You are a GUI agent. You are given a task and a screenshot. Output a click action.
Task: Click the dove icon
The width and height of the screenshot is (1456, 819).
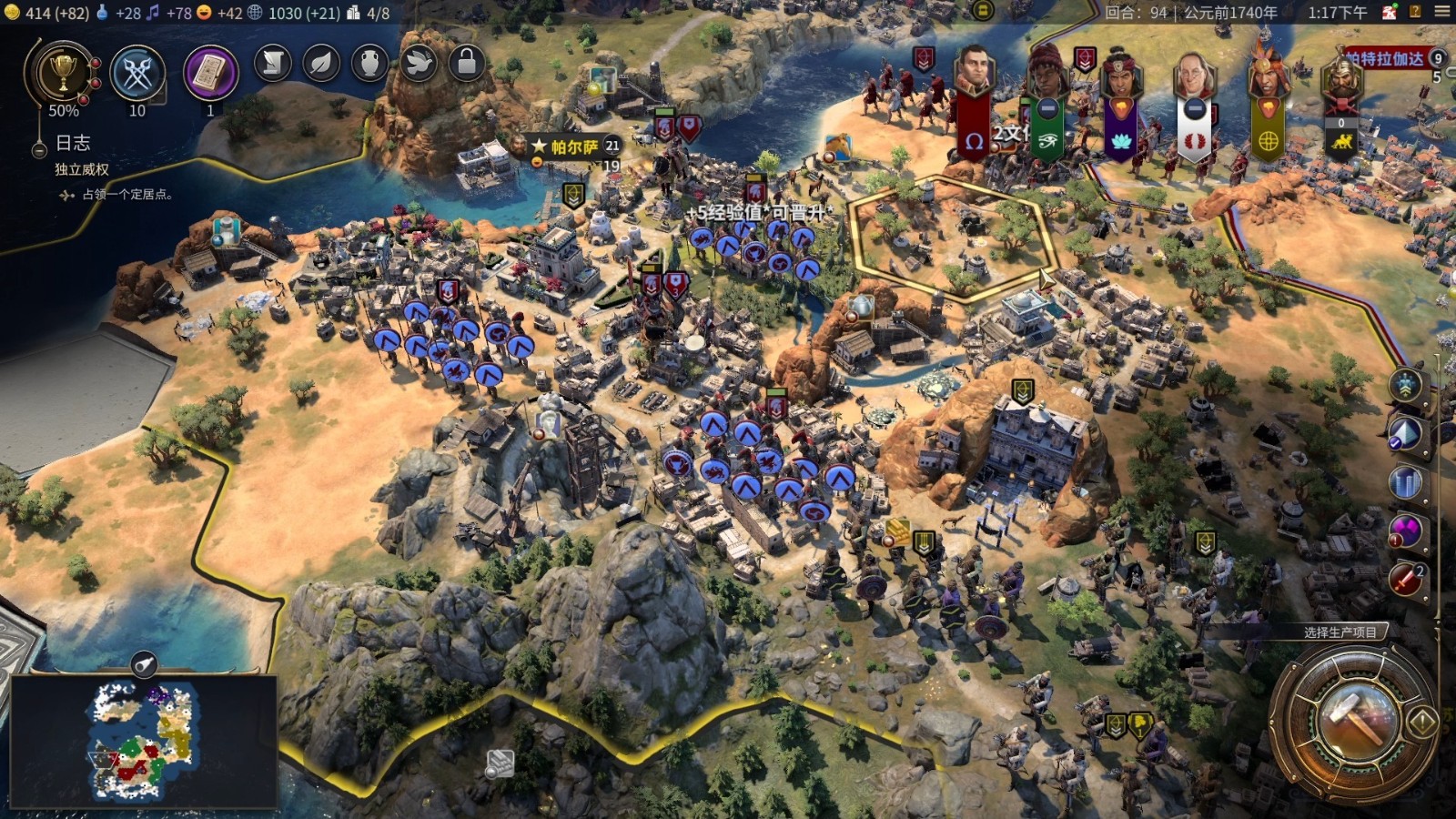[419, 63]
